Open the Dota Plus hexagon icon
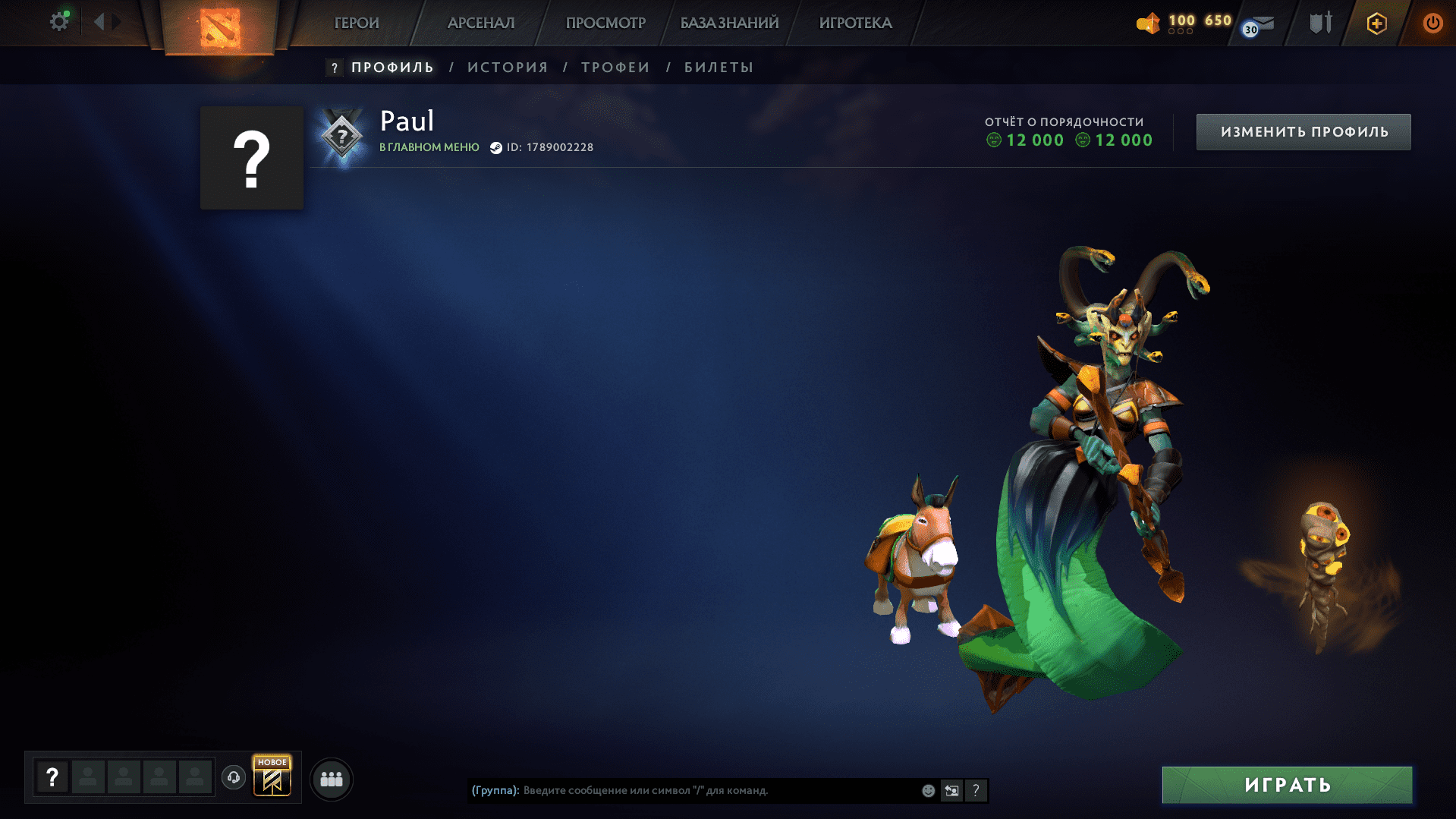 [x=1376, y=23]
